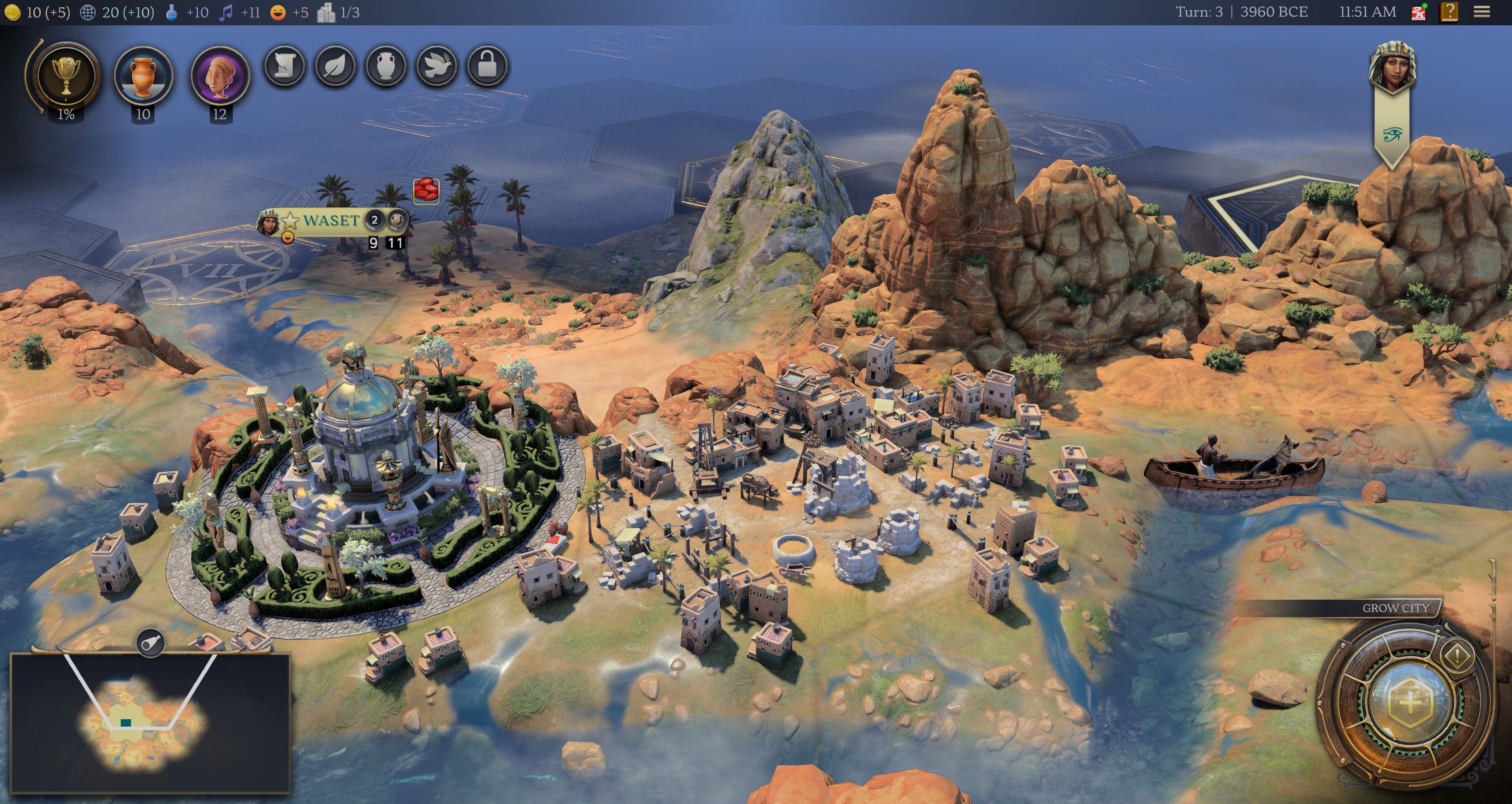Open the minimap lens options button
The image size is (1512, 804).
coord(150,643)
